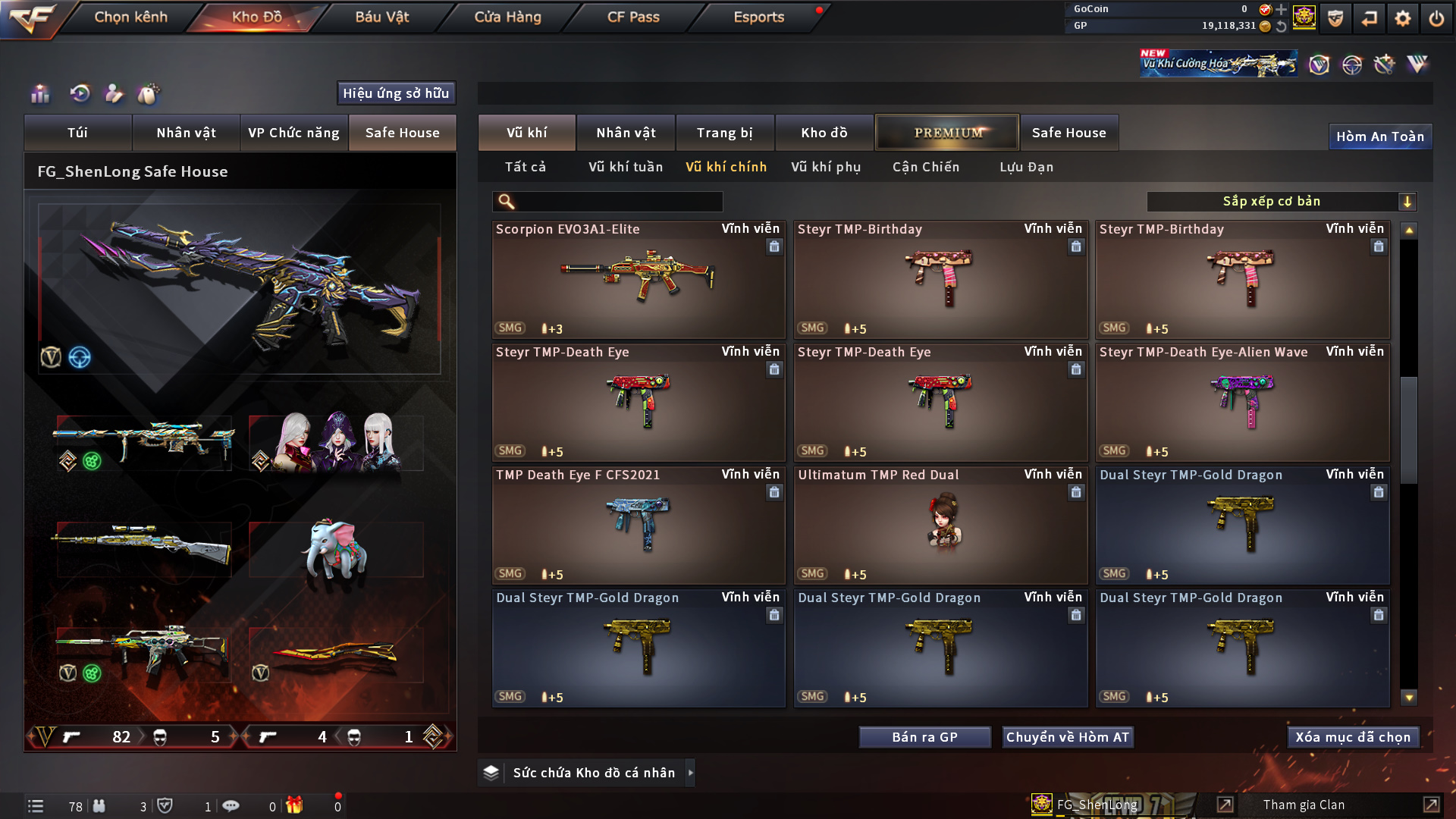The image size is (1456, 819).
Task: Click the Bán ra GP button
Action: pos(924,737)
